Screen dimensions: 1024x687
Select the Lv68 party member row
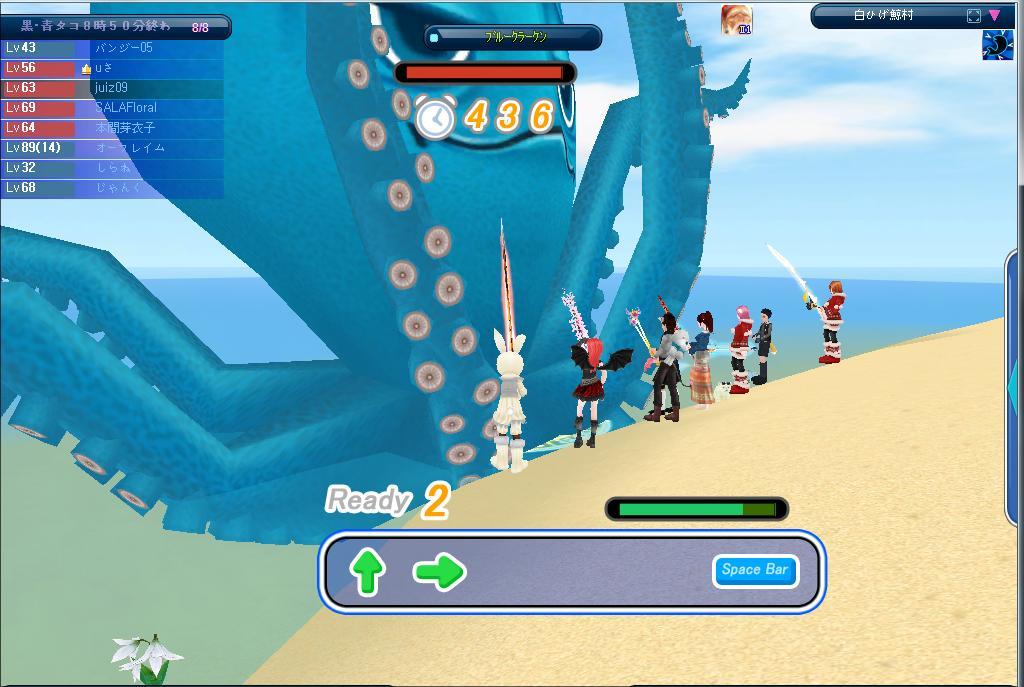tap(112, 188)
